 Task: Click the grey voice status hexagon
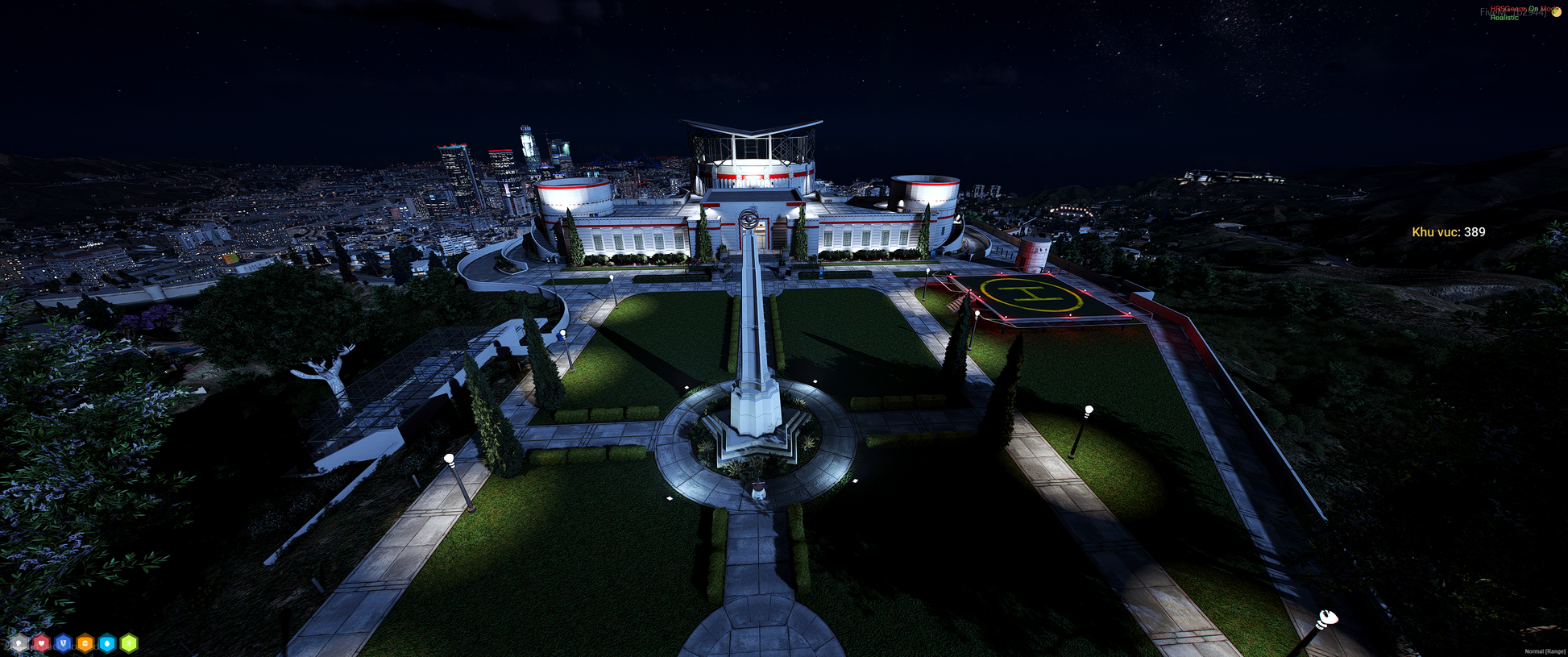[19, 643]
